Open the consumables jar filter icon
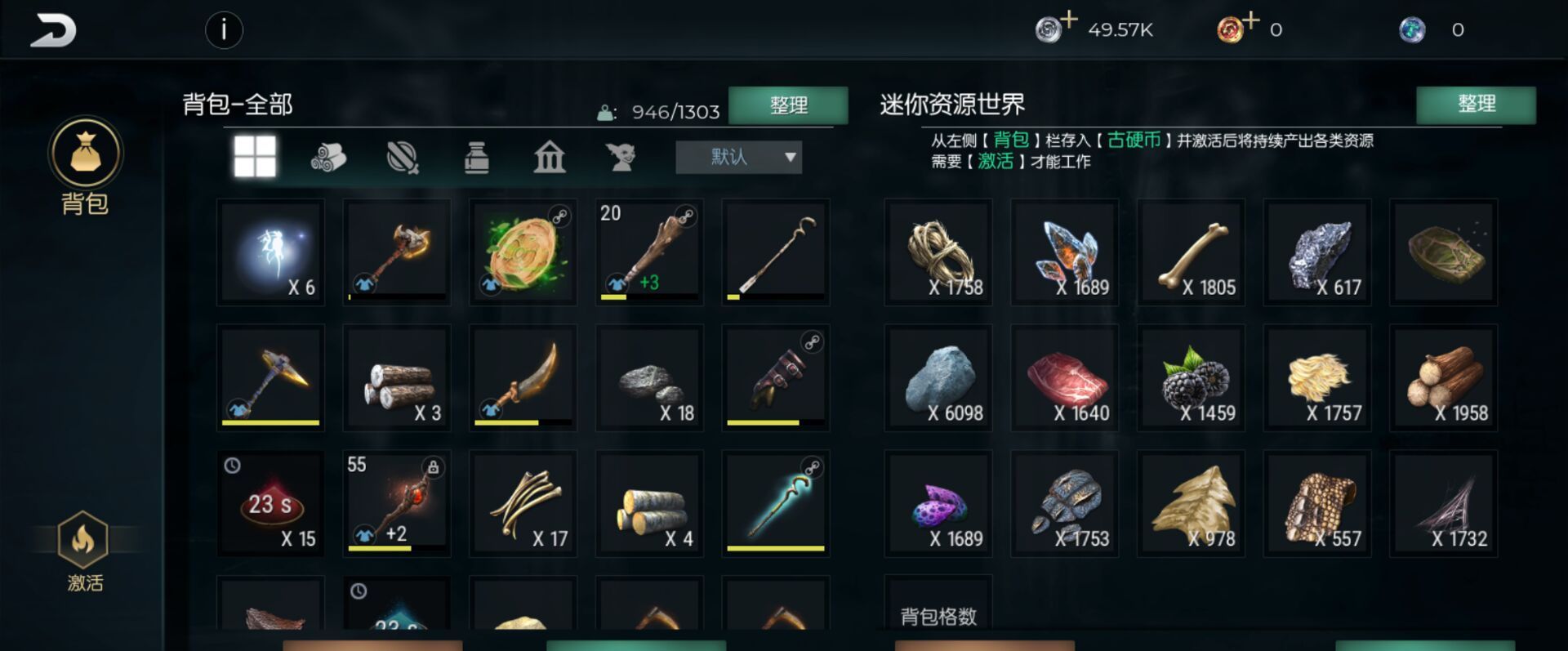This screenshot has height=651, width=1568. 478,158
